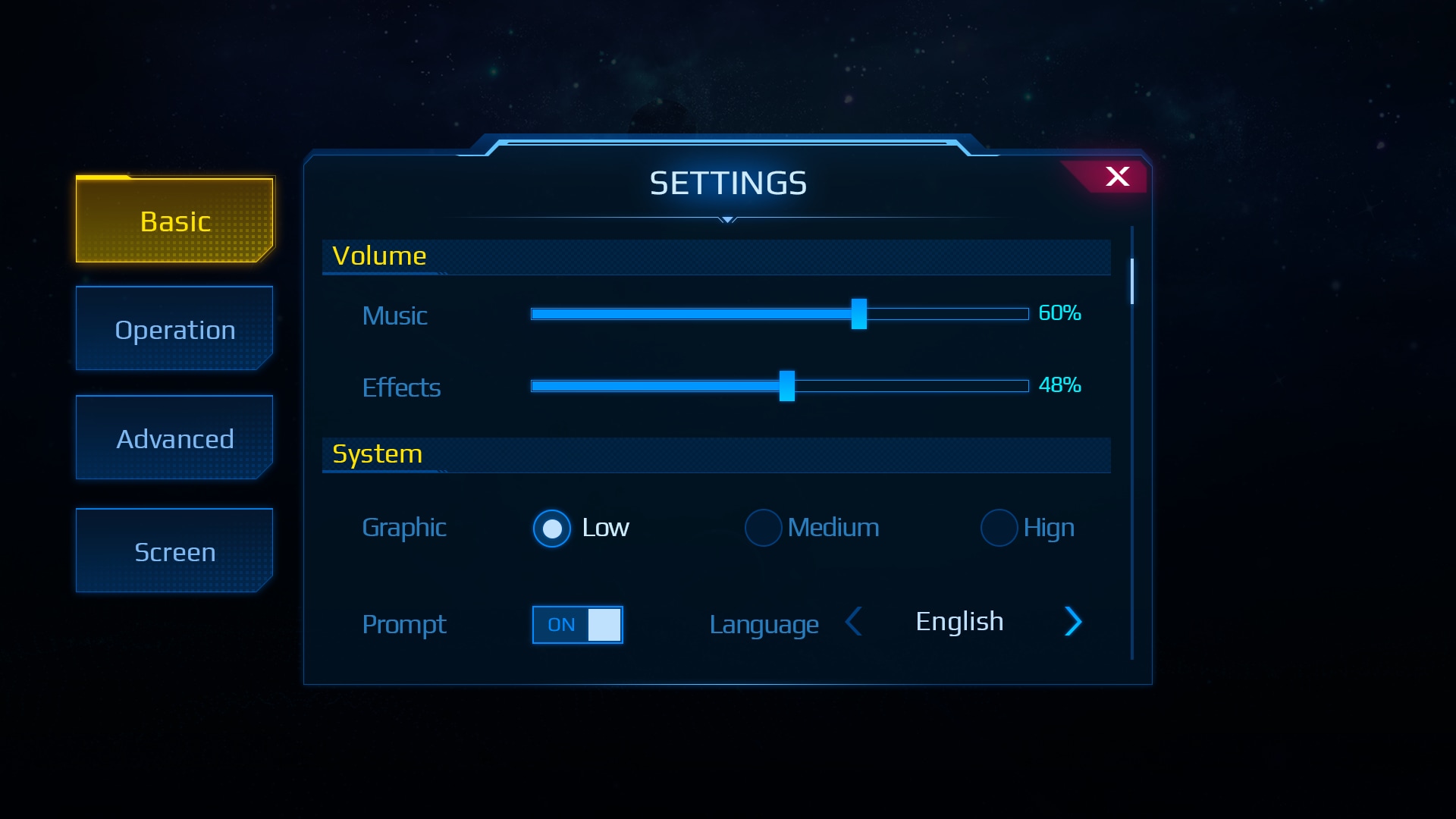Select the Advanced settings tab

(x=174, y=438)
